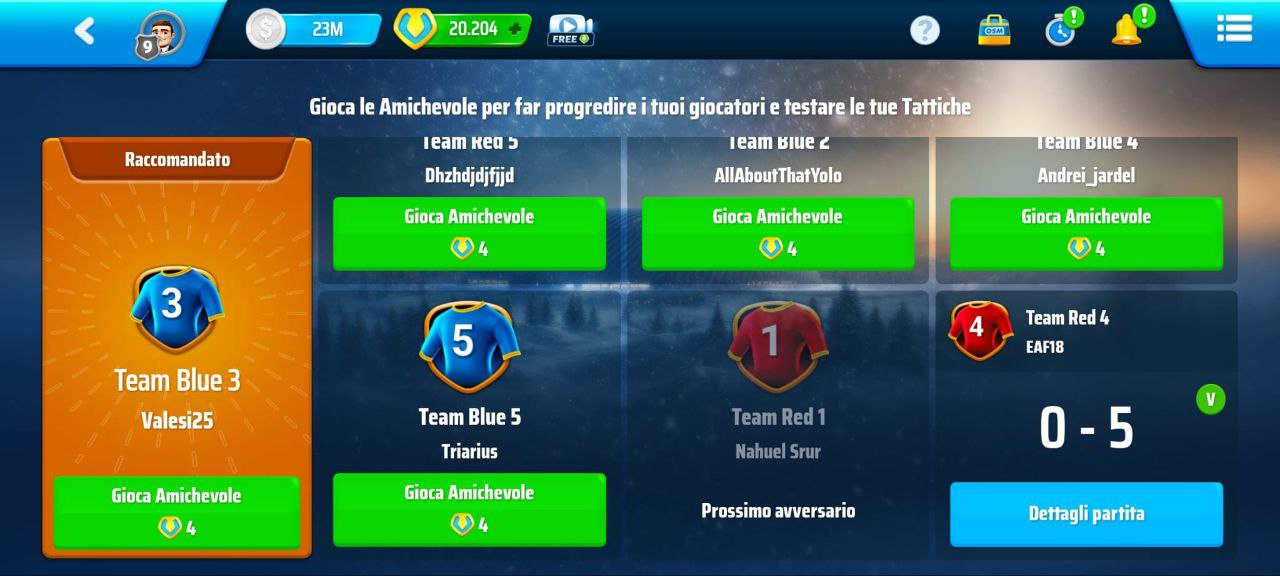1280x576 pixels.
Task: Add more gold boss coins
Action: point(515,29)
